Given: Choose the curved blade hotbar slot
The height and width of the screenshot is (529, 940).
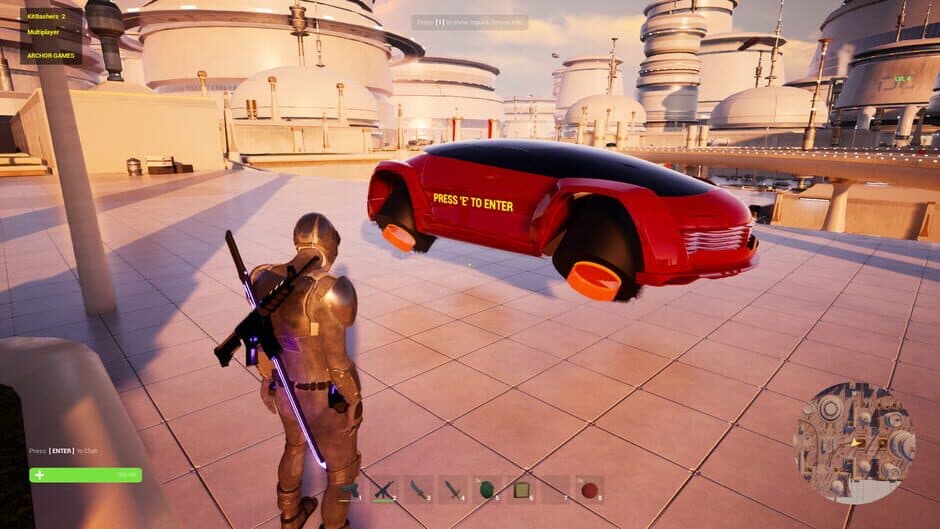Looking at the screenshot, I should pyautogui.click(x=420, y=490).
